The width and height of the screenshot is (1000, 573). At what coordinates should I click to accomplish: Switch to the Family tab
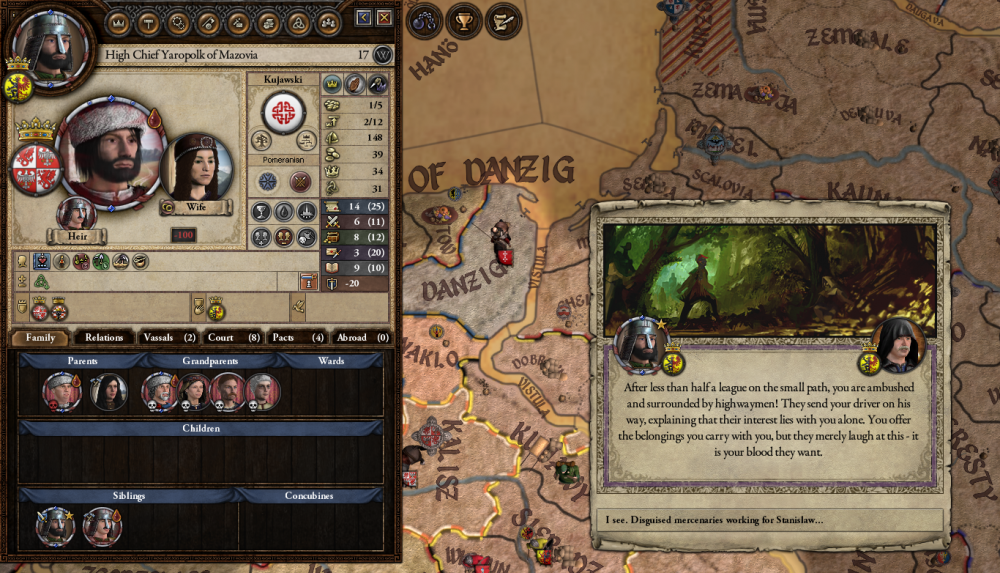pyautogui.click(x=41, y=338)
